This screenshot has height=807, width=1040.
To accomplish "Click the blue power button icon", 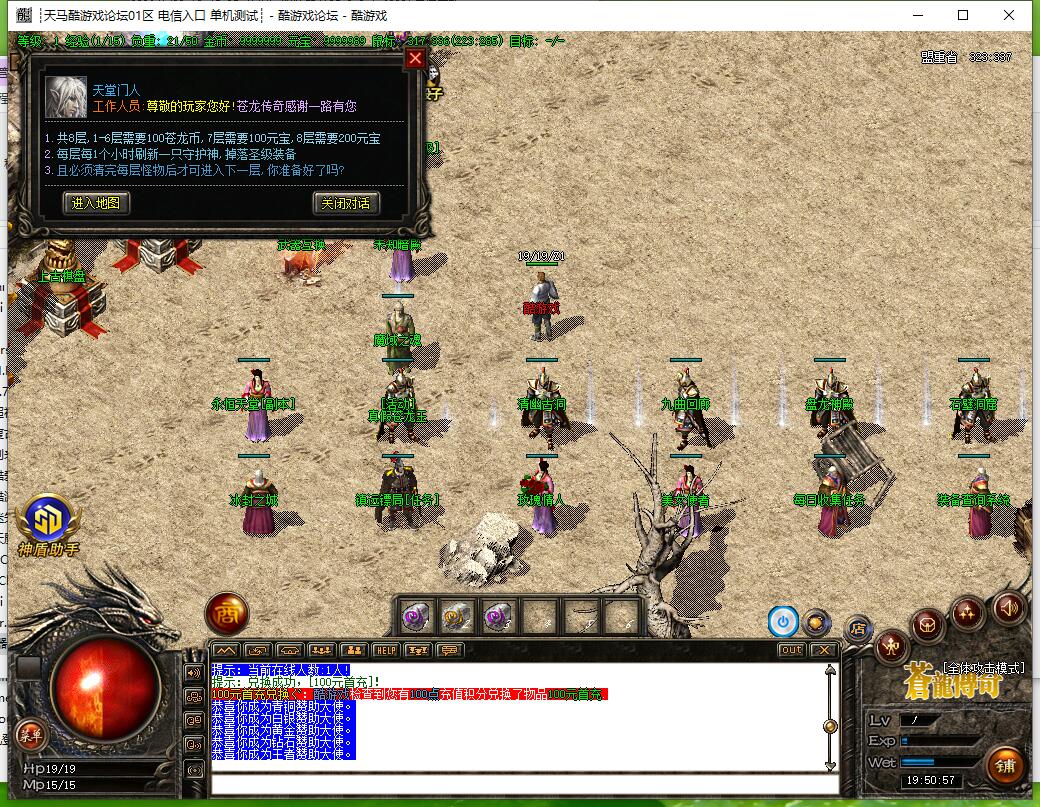I will [782, 622].
